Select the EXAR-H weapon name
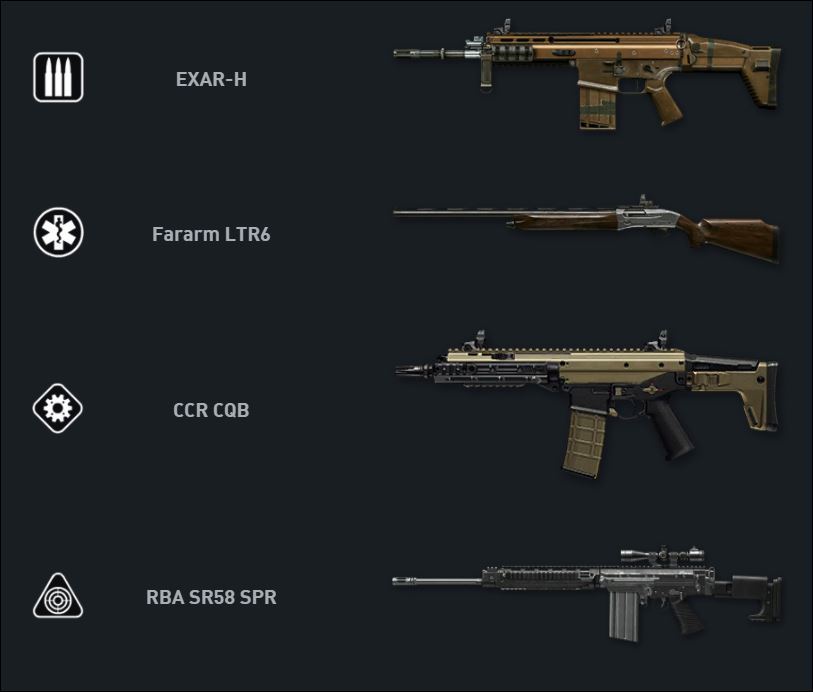813x692 pixels. [x=211, y=79]
